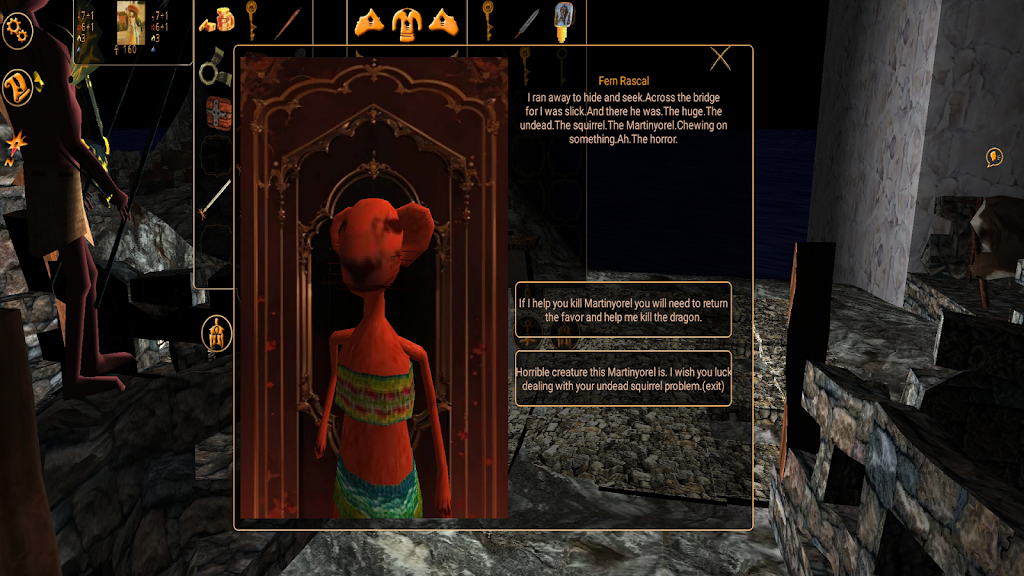Screen dimensions: 1024x576
Task: Select the orange tunic equipment icon
Action: (407, 21)
